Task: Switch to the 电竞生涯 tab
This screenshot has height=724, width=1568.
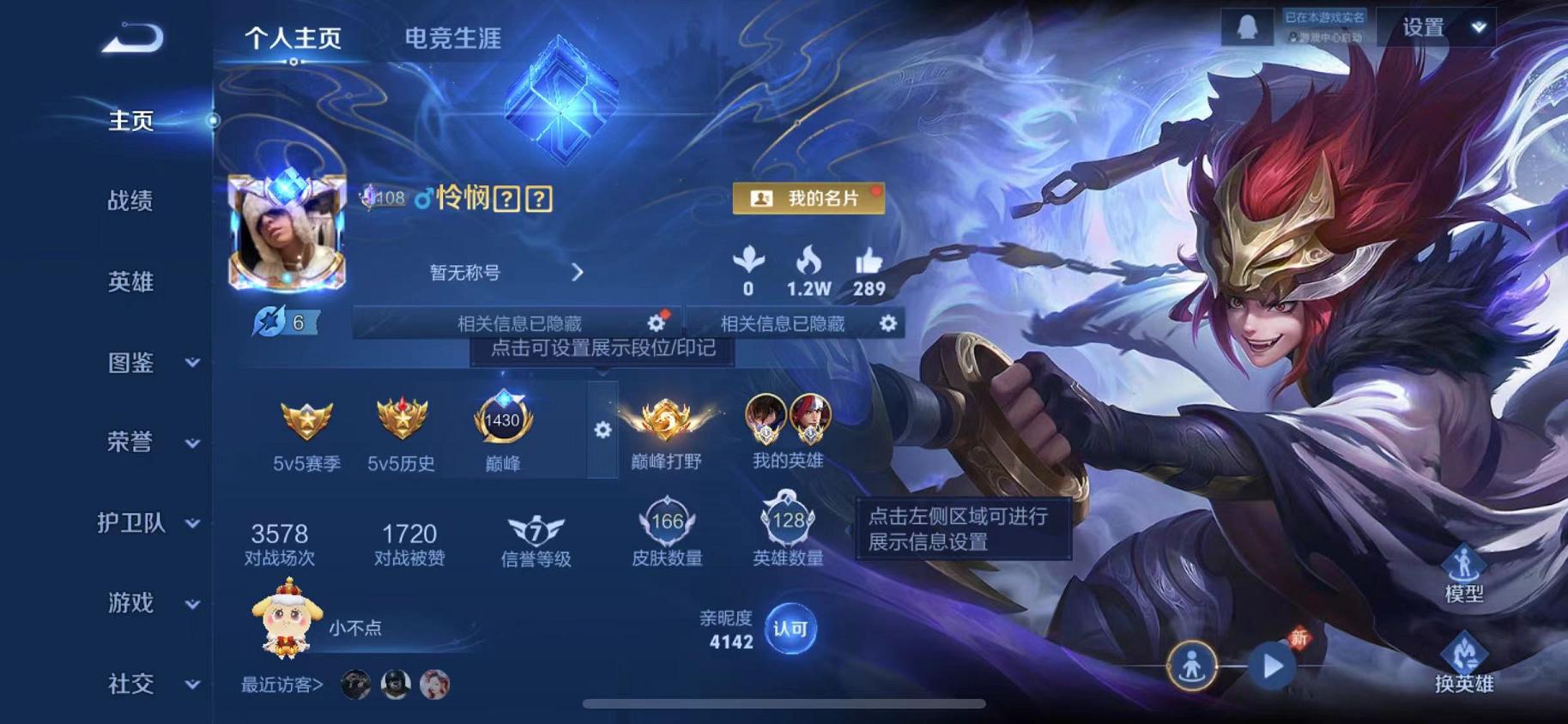Action: [456, 36]
